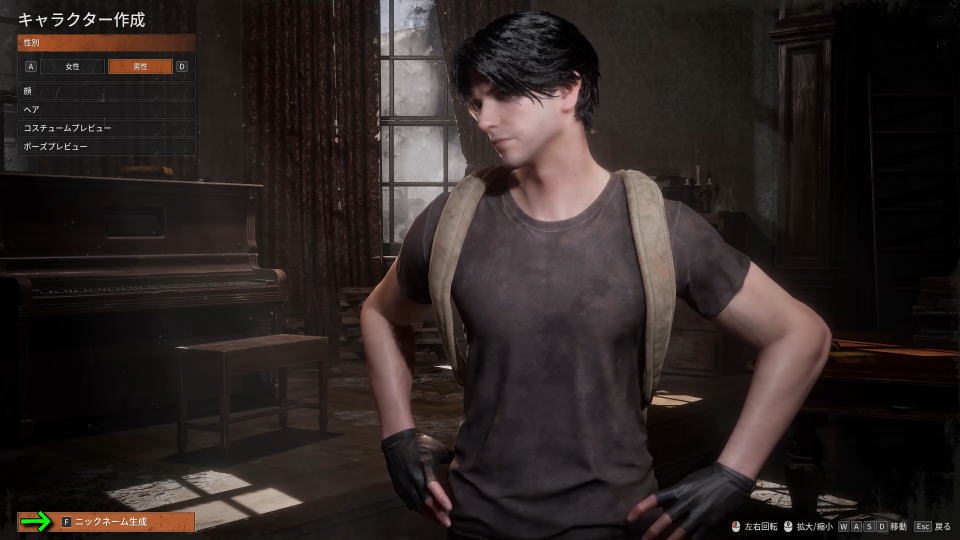The width and height of the screenshot is (960, 540).
Task: Select the 女性 (female) gender option
Action: pyautogui.click(x=72, y=67)
